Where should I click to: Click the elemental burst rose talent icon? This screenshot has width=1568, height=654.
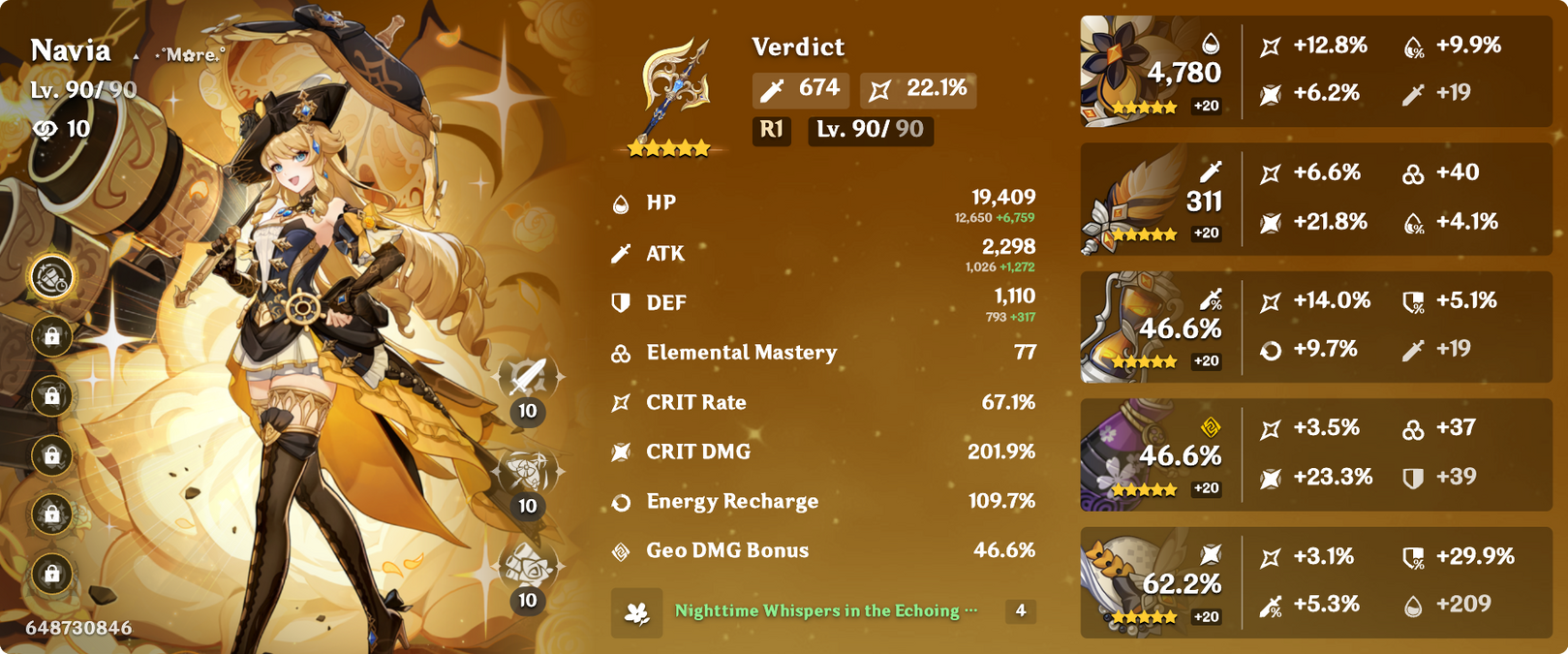tap(527, 566)
